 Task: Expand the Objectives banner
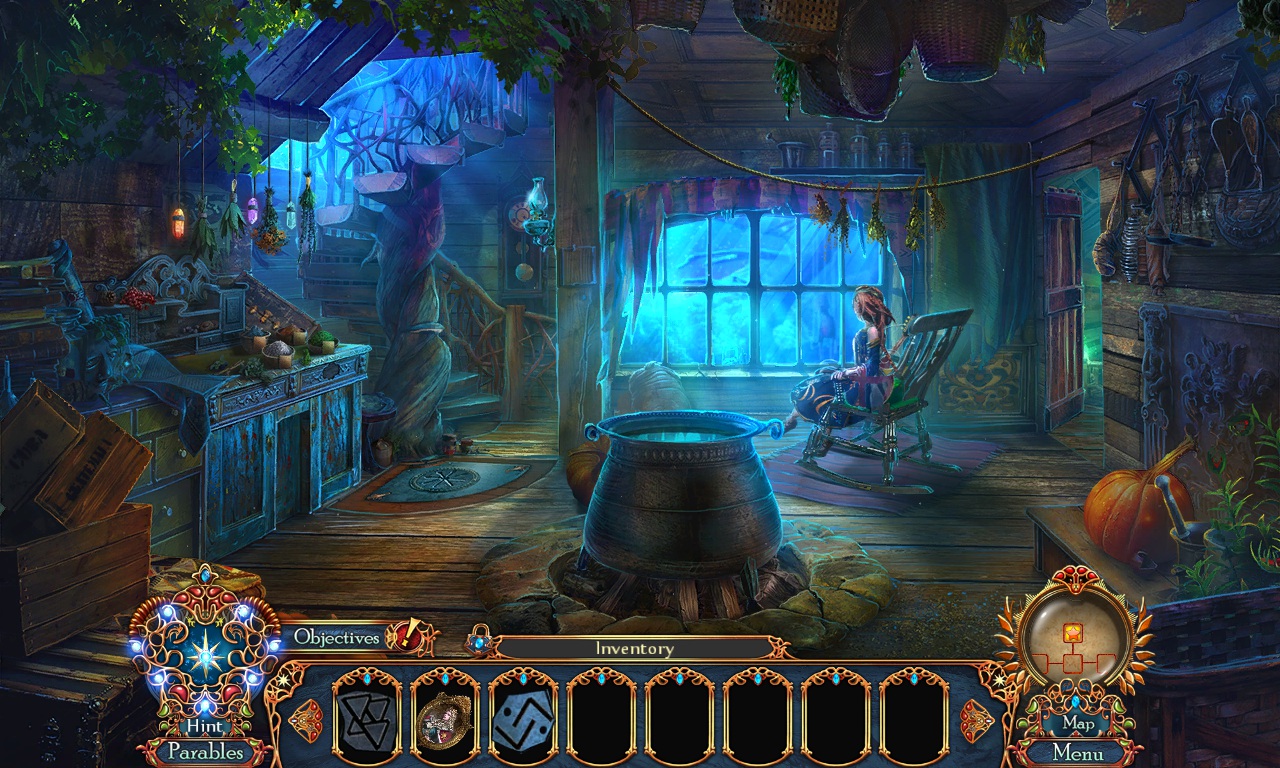[x=335, y=636]
